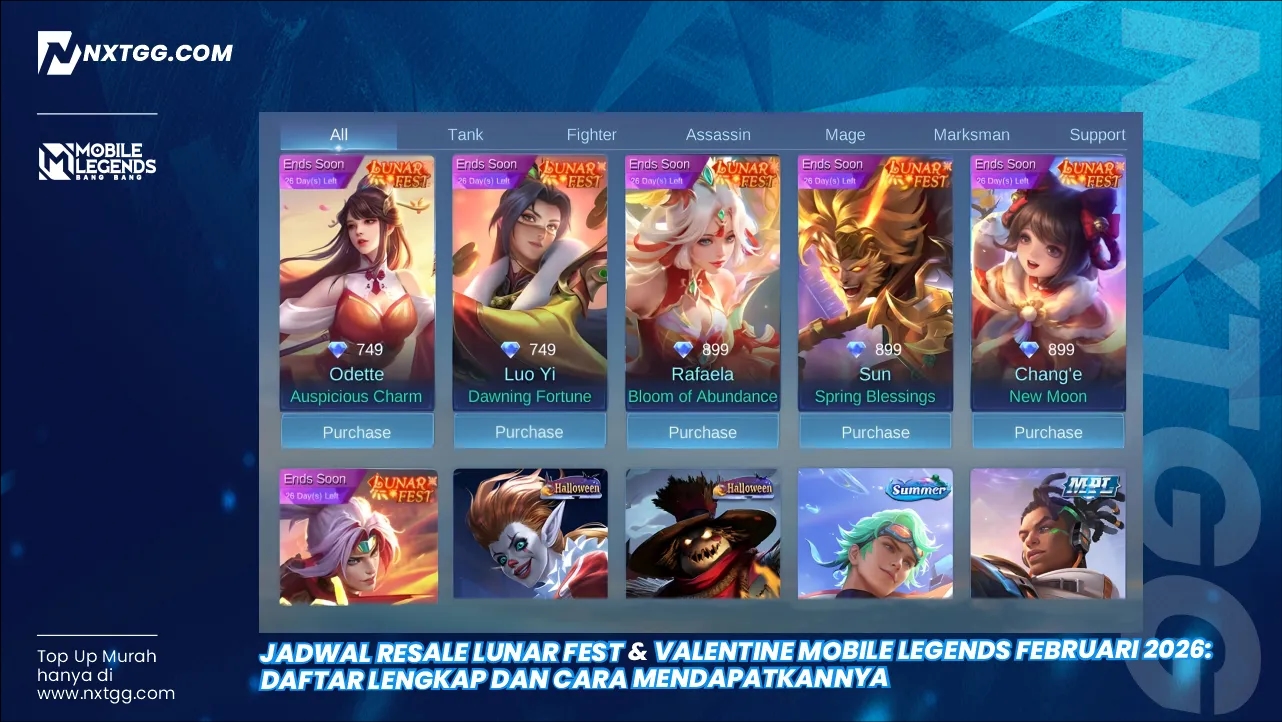1282x722 pixels.
Task: Switch to the Tank tab
Action: coord(465,134)
